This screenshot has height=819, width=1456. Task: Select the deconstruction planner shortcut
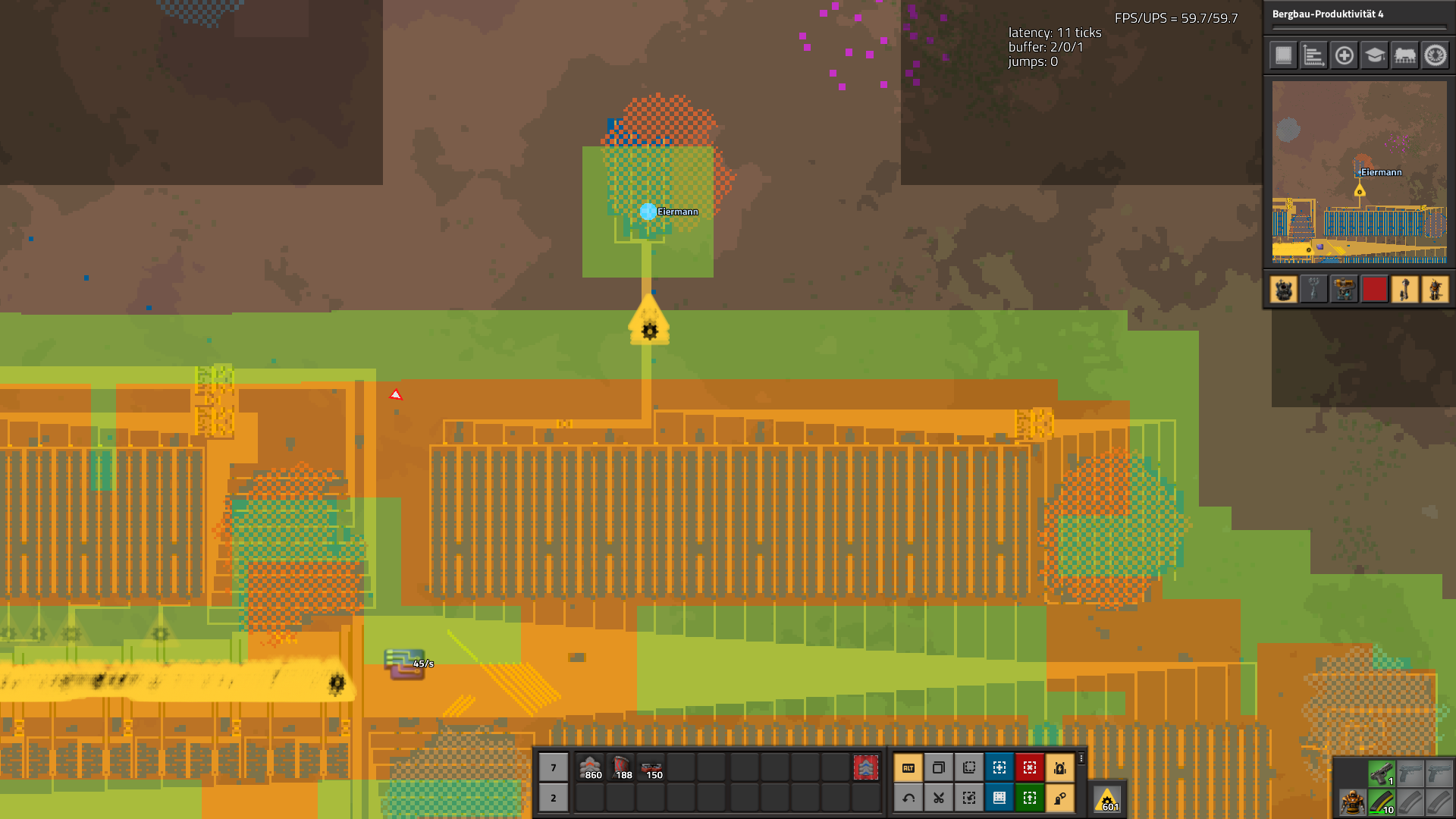(1030, 767)
